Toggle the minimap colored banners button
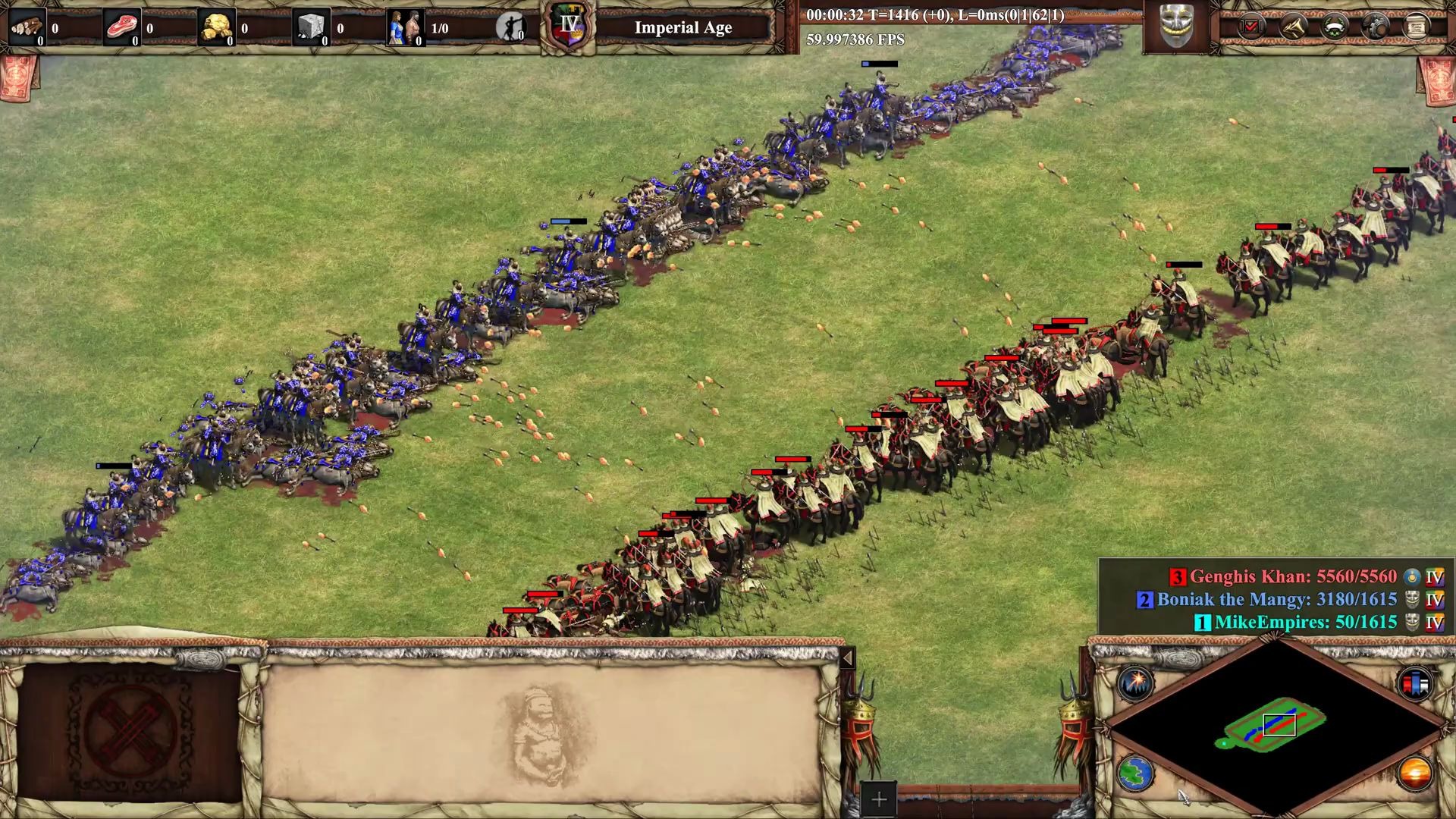 (1415, 684)
